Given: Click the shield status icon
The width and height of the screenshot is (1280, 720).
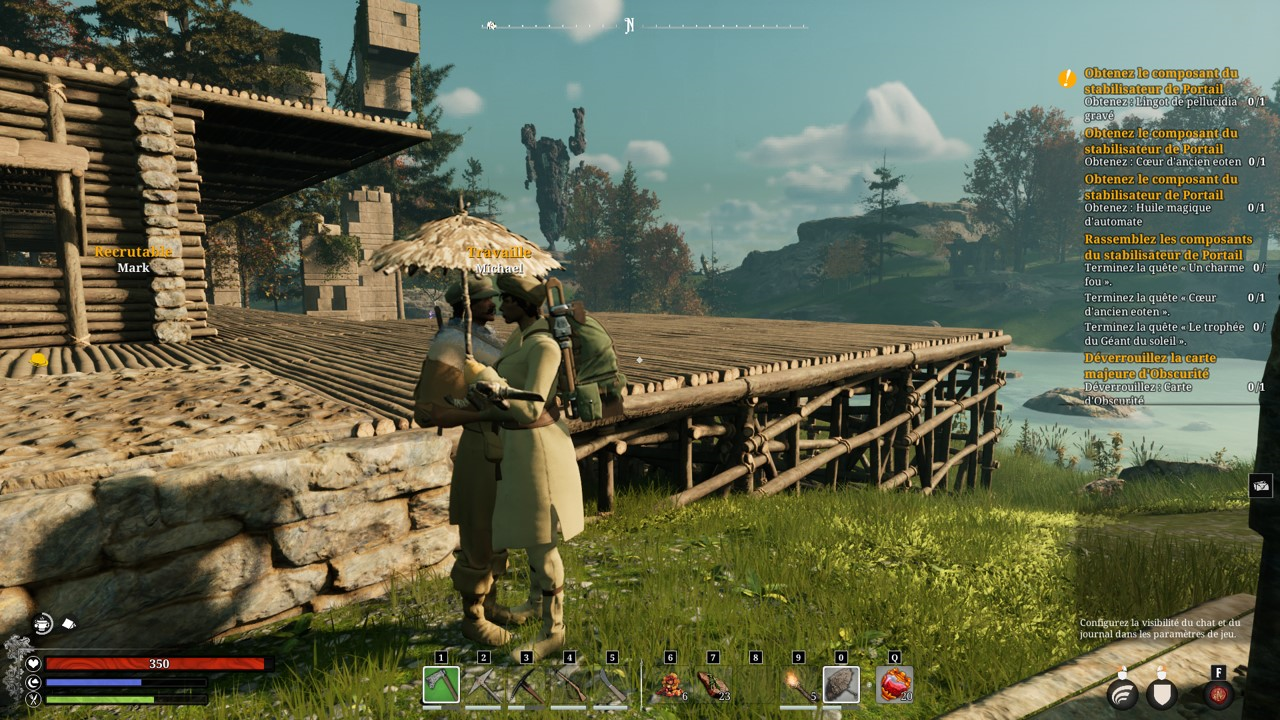Looking at the screenshot, I should [x=1161, y=694].
